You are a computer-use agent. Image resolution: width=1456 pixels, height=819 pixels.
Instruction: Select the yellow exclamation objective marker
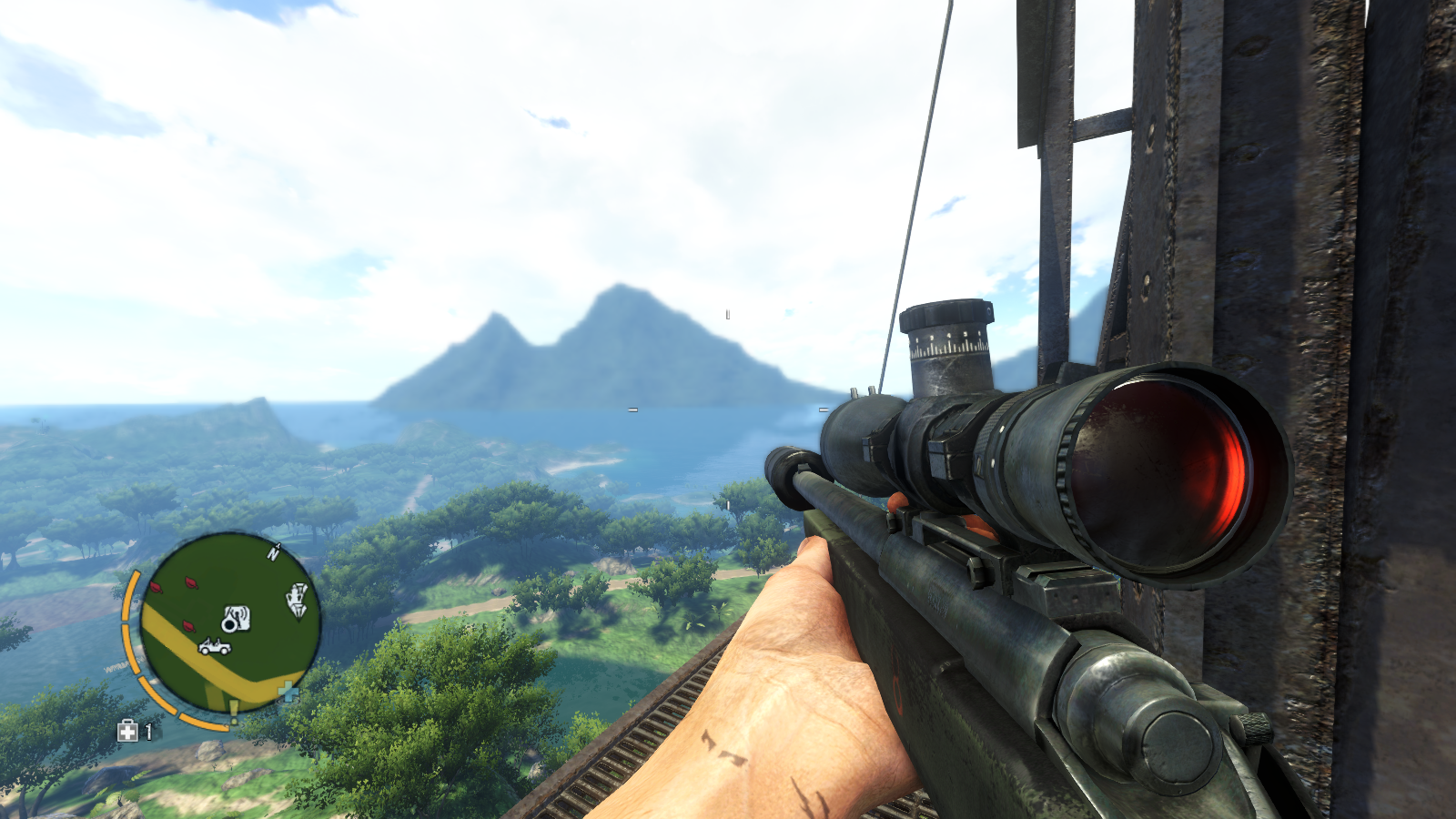pos(234,711)
